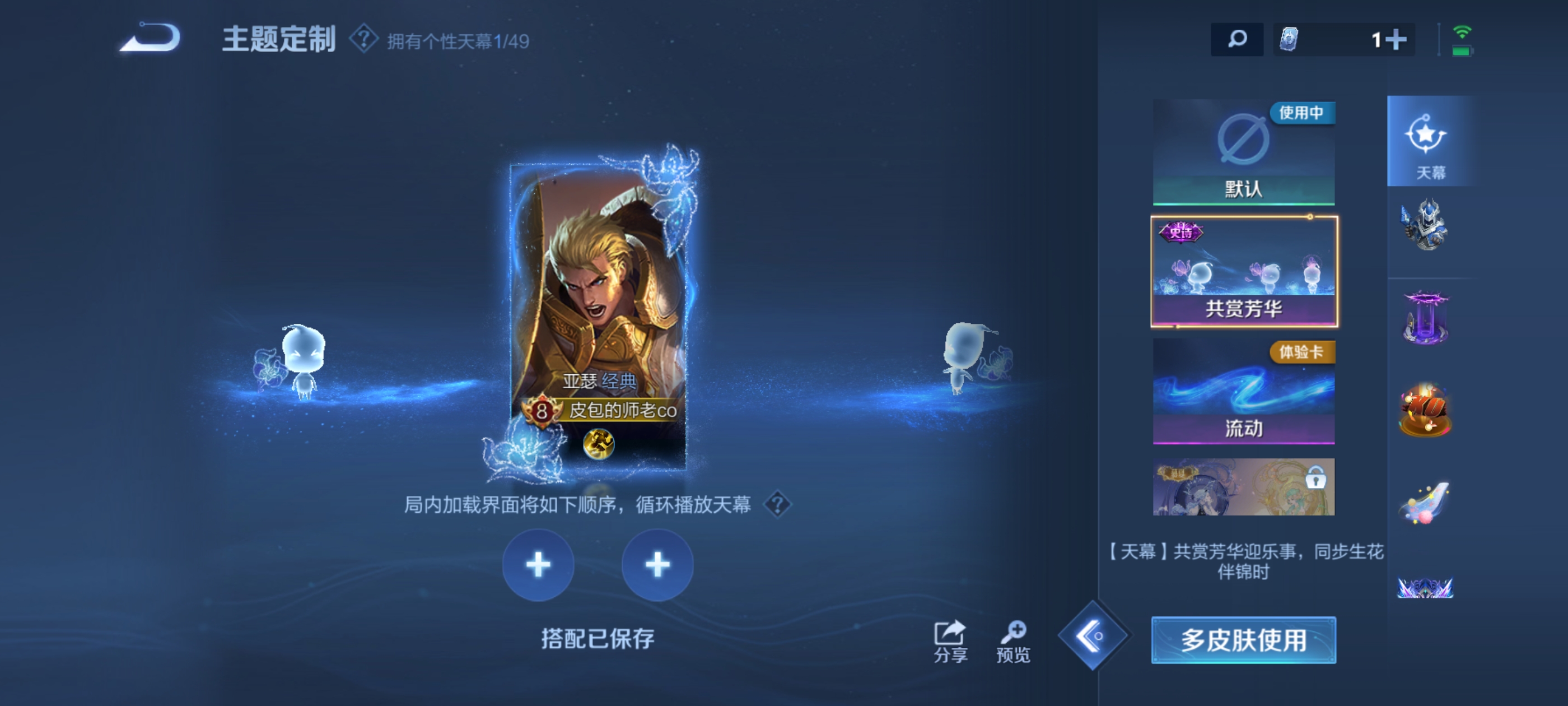
Task: Select the 默认 sky curtain option
Action: point(1244,152)
